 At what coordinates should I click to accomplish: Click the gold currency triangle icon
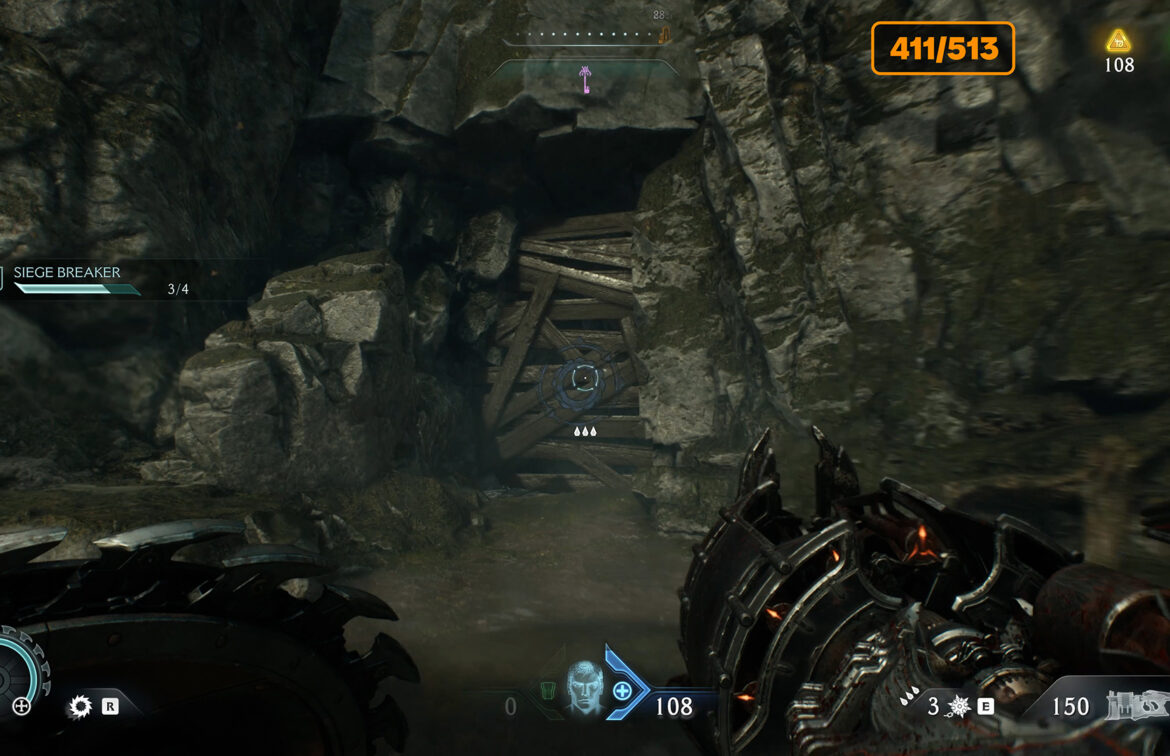(x=1118, y=41)
